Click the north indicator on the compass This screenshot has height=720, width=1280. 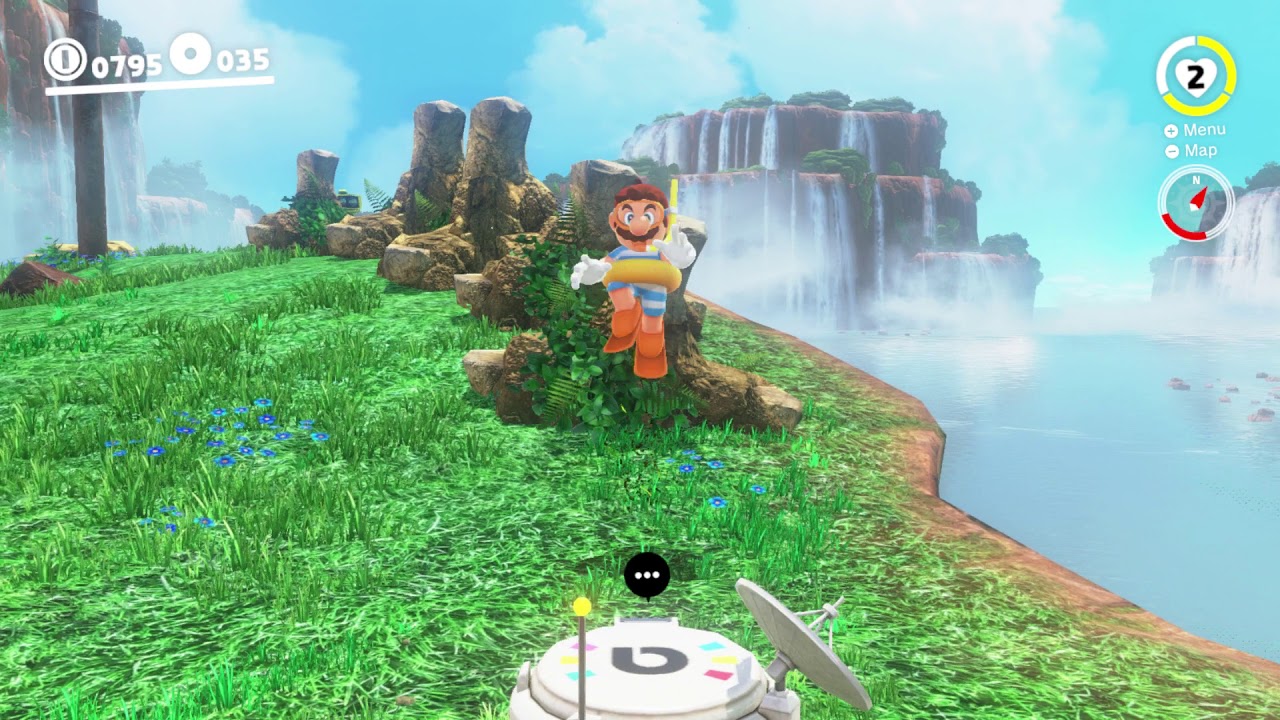[x=1196, y=180]
